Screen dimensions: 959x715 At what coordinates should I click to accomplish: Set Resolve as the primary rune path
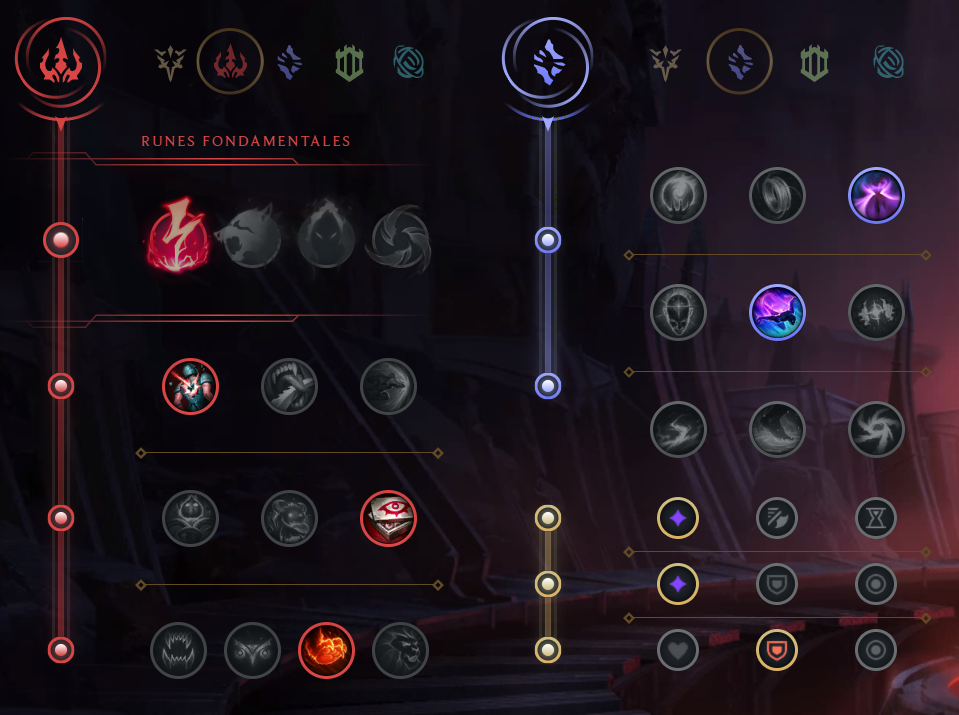[x=348, y=63]
